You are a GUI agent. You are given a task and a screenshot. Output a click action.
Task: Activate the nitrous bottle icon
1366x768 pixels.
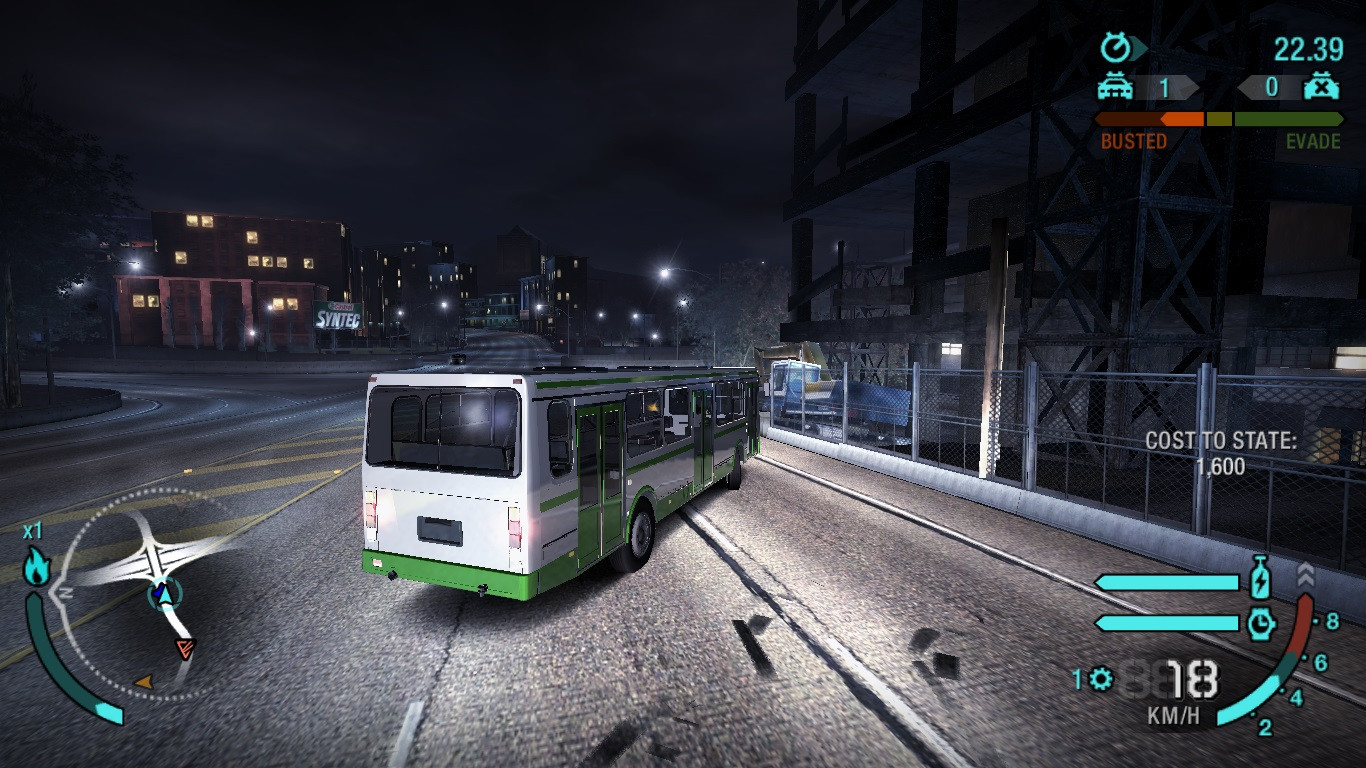click(x=1260, y=581)
